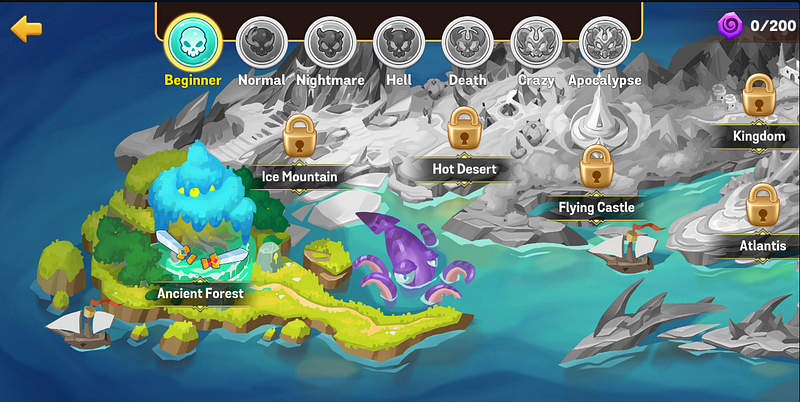Image resolution: width=800 pixels, height=402 pixels.
Task: Go back with the yellow arrow
Action: [x=26, y=28]
